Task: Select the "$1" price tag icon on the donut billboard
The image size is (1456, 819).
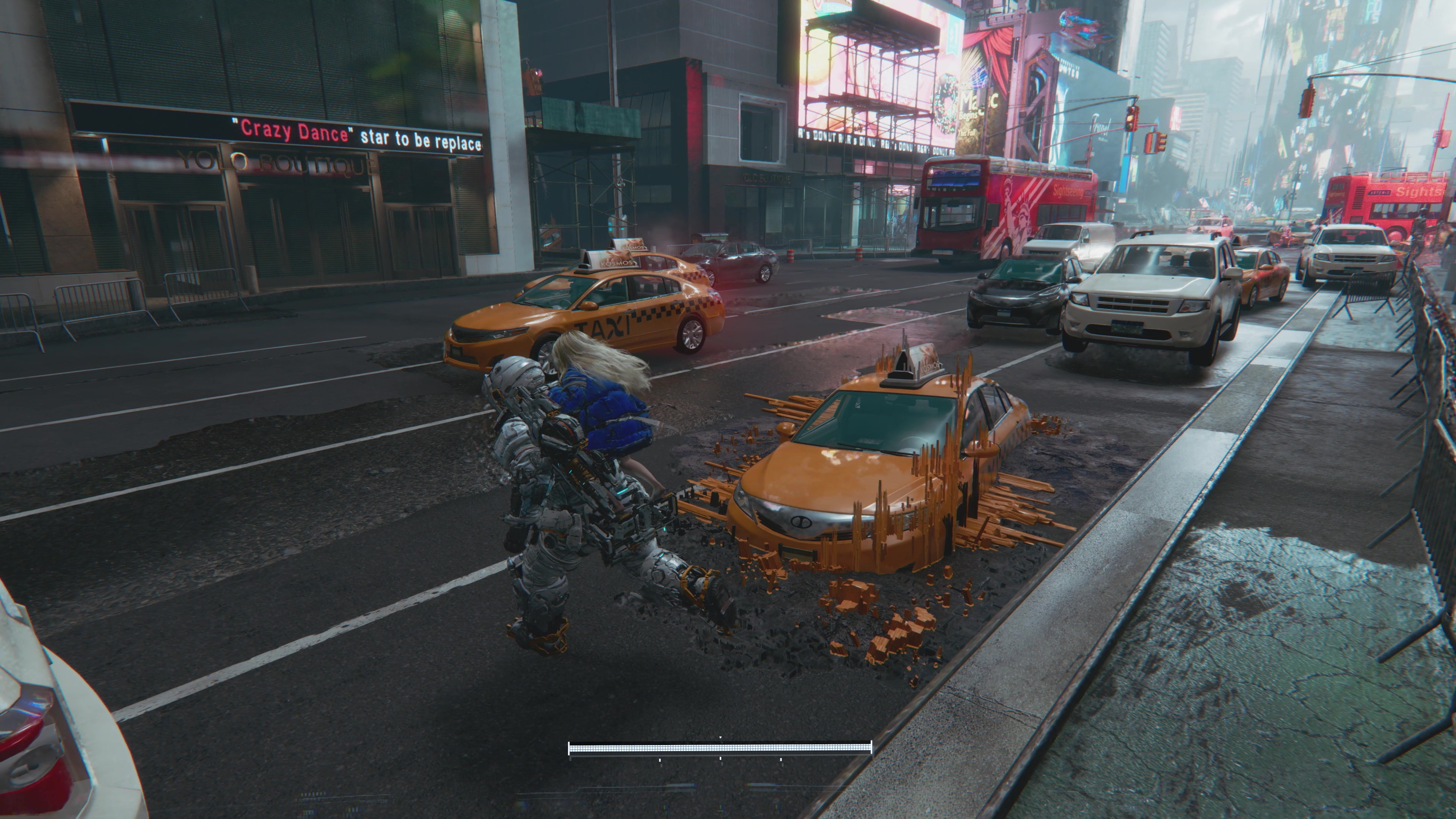Action: pyautogui.click(x=953, y=35)
